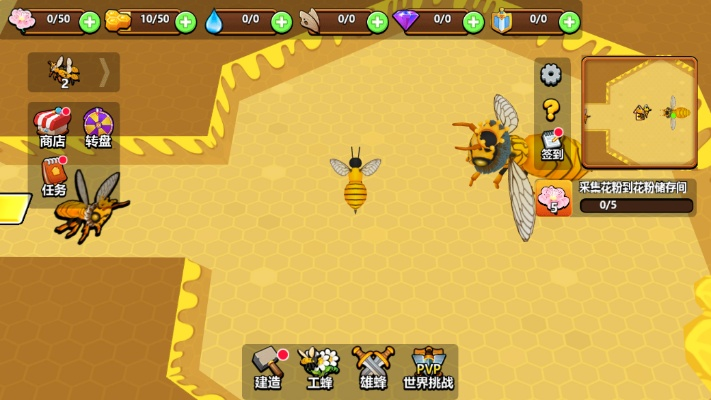The height and width of the screenshot is (400, 711).
Task: Select the 工蜂 worker bee menu
Action: (x=320, y=368)
